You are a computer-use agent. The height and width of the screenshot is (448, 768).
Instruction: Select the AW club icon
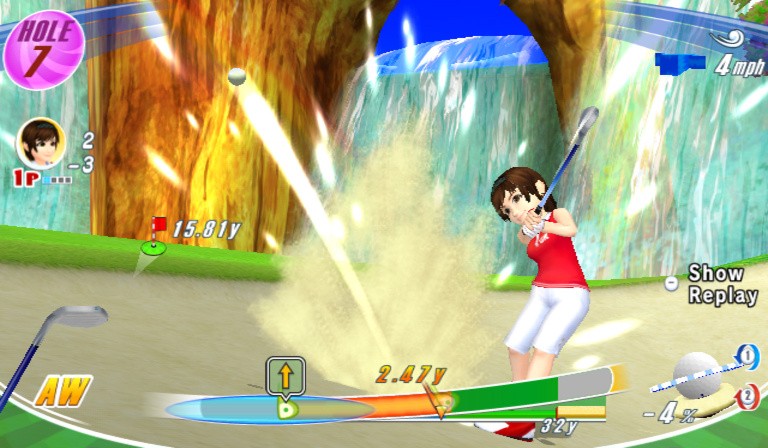click(62, 389)
